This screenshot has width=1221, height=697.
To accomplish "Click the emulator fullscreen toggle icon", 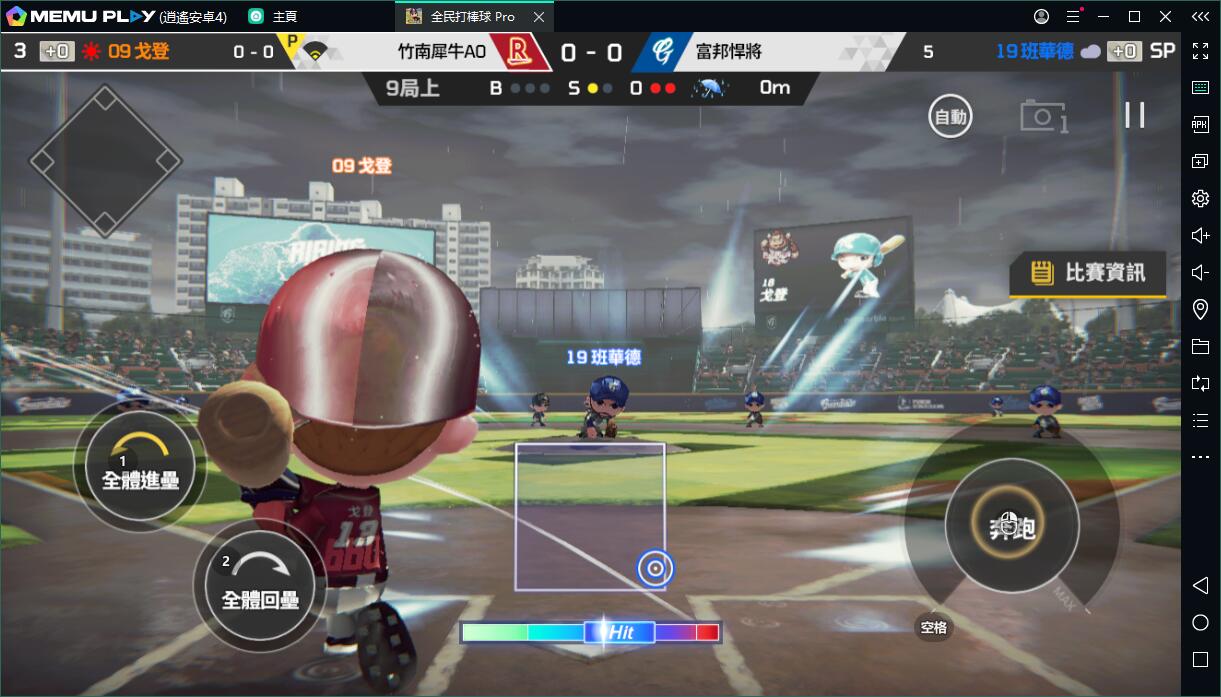I will (1201, 50).
